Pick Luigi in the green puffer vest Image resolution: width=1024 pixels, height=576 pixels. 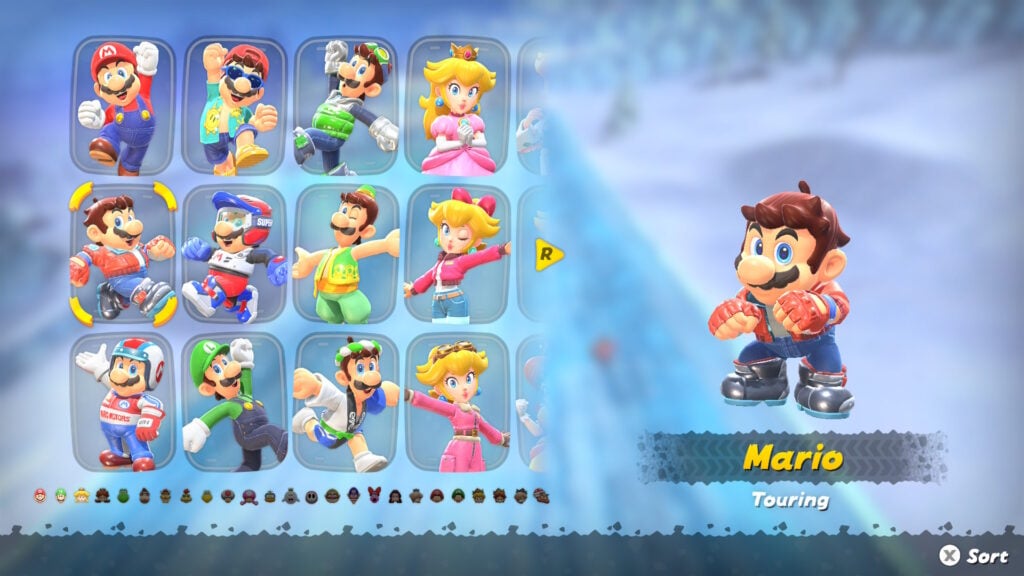point(346,104)
